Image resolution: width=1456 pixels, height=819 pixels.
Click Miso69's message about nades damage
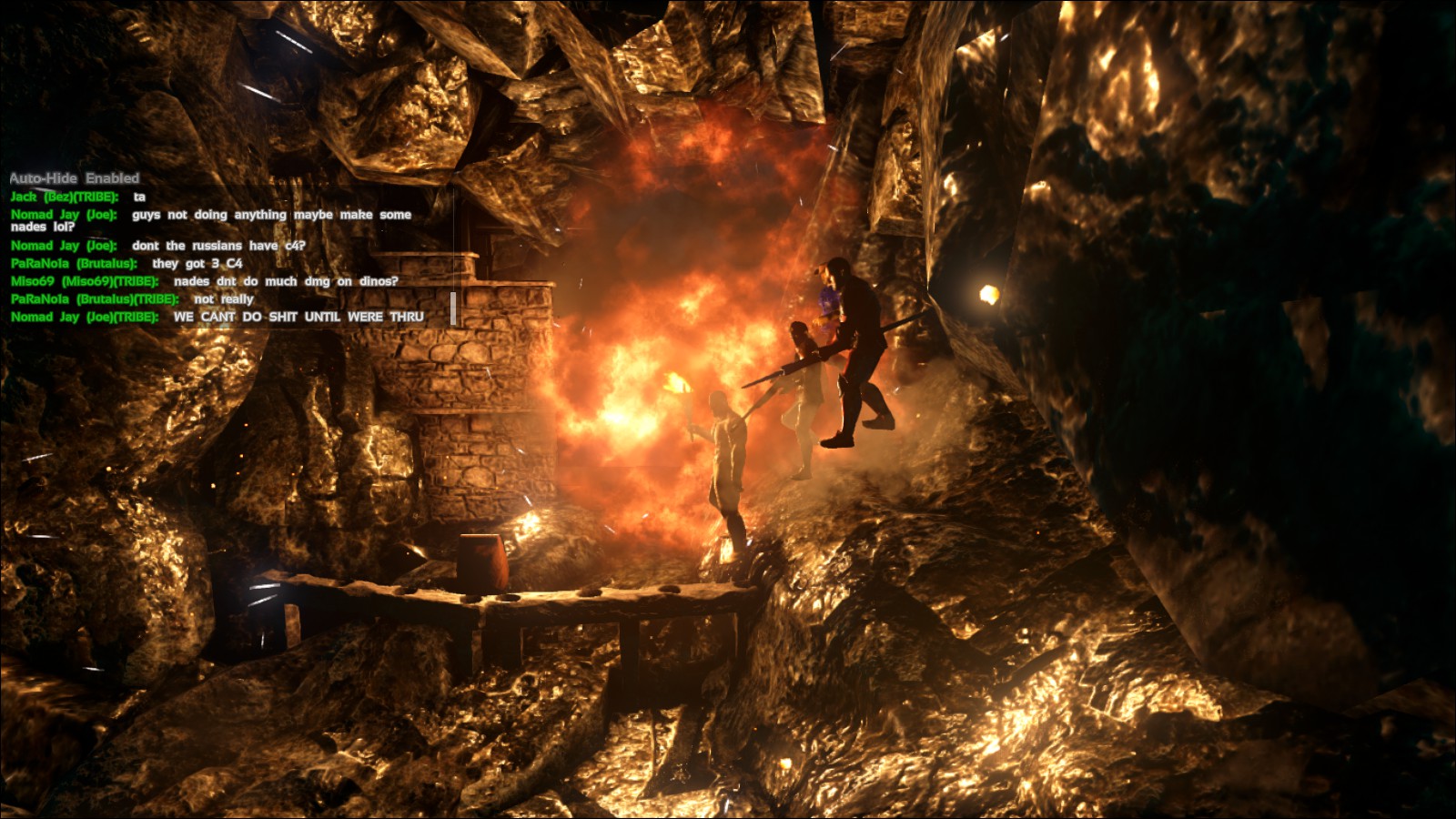pyautogui.click(x=285, y=281)
